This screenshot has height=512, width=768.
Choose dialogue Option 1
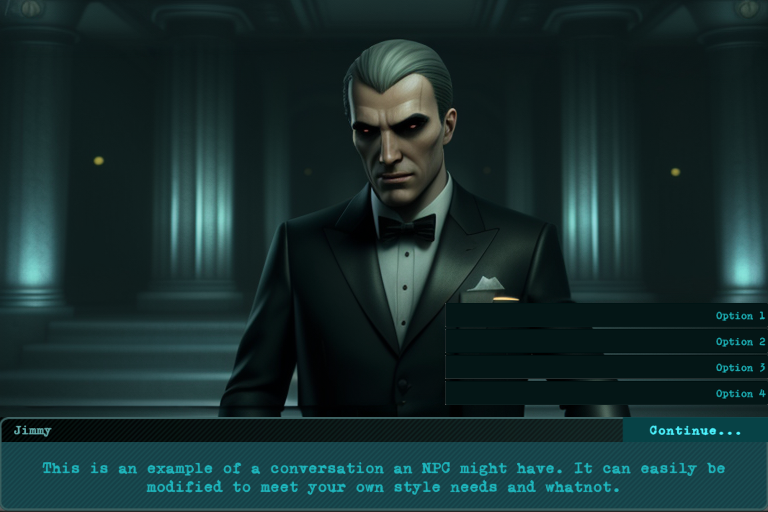[606, 316]
